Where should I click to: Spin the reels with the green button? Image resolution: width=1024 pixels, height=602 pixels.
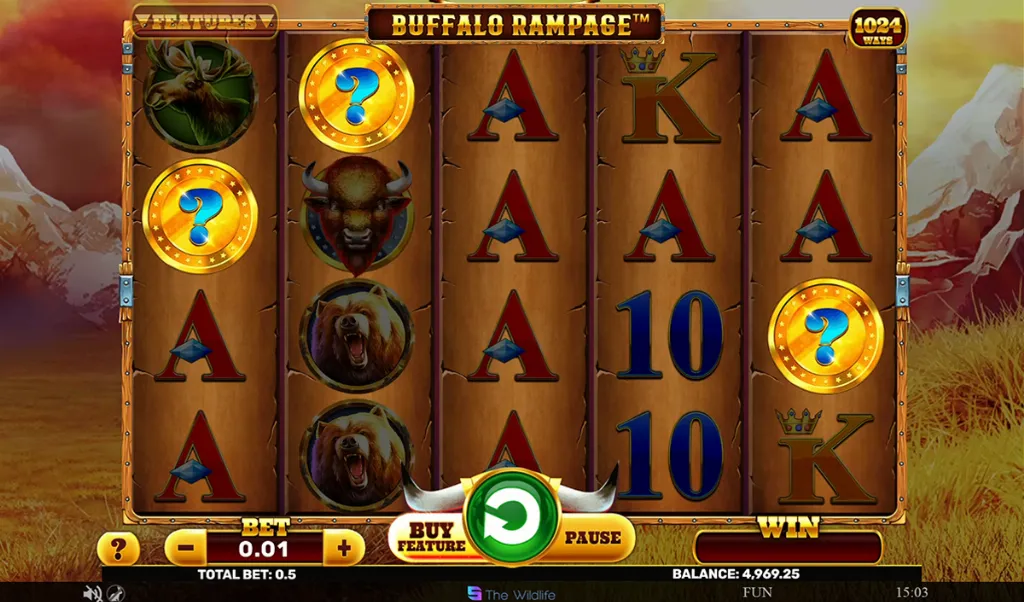pos(511,518)
